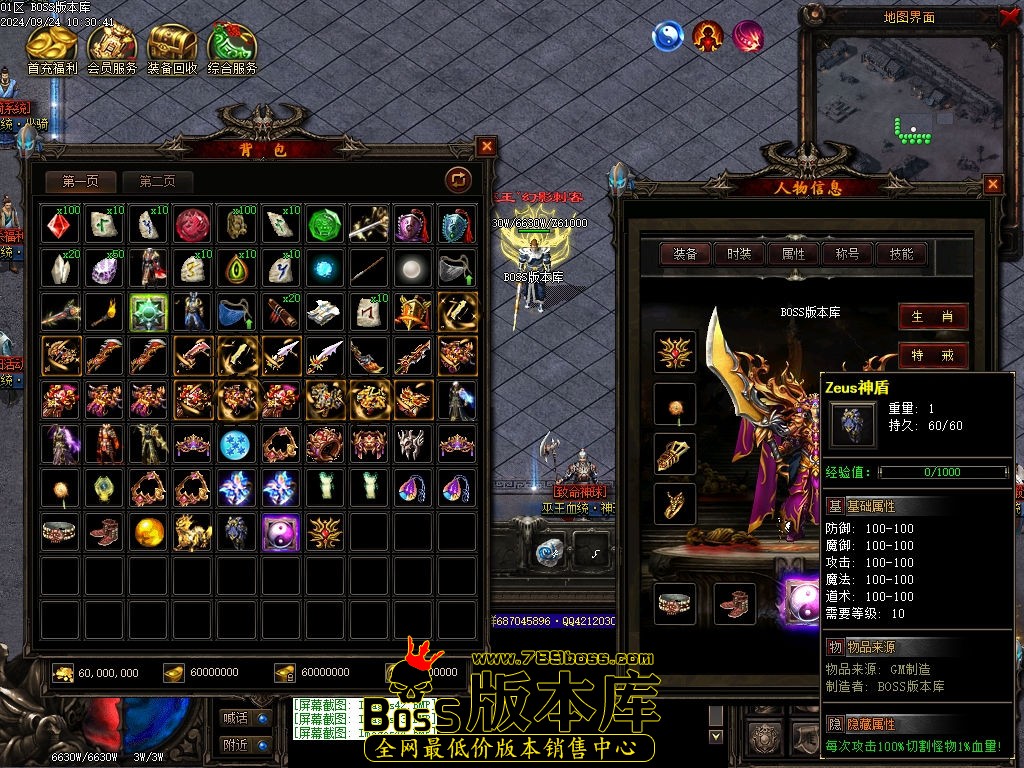Open the 技能 skills tab
Viewport: 1024px width, 768px height.
(901, 254)
